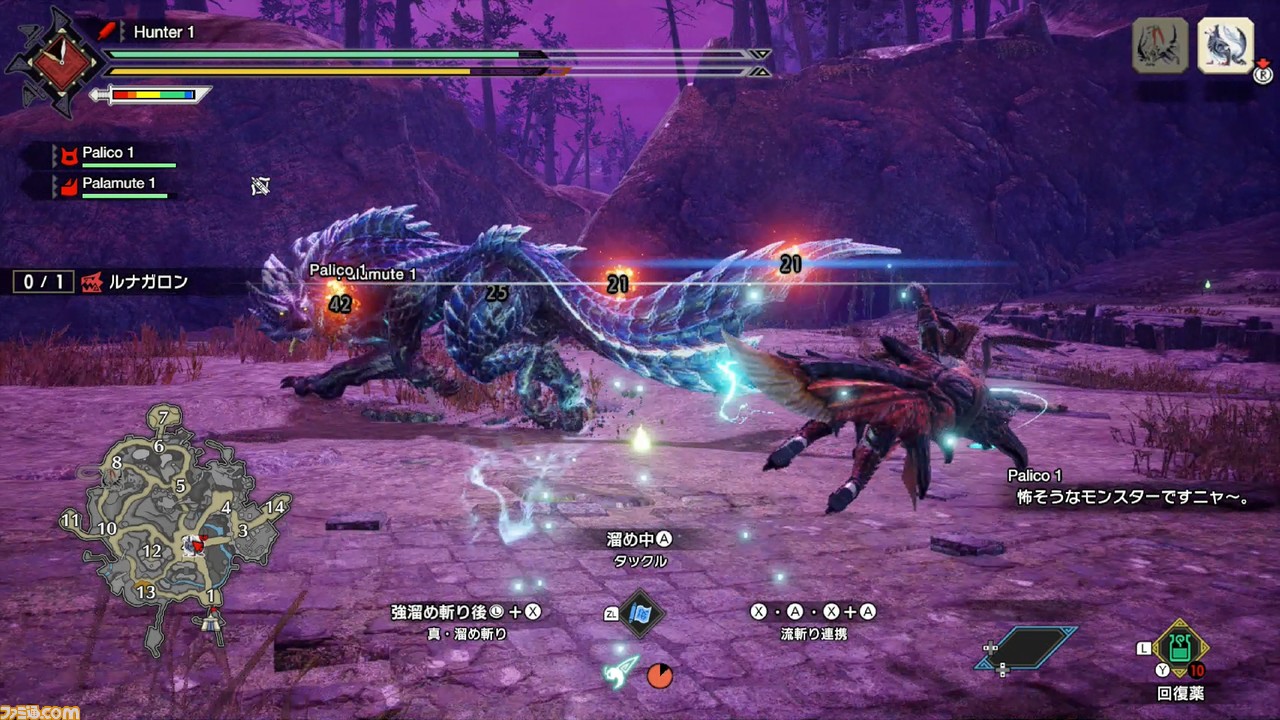The image size is (1280, 720).
Task: Select the empty action bar slot
Action: 1027,648
